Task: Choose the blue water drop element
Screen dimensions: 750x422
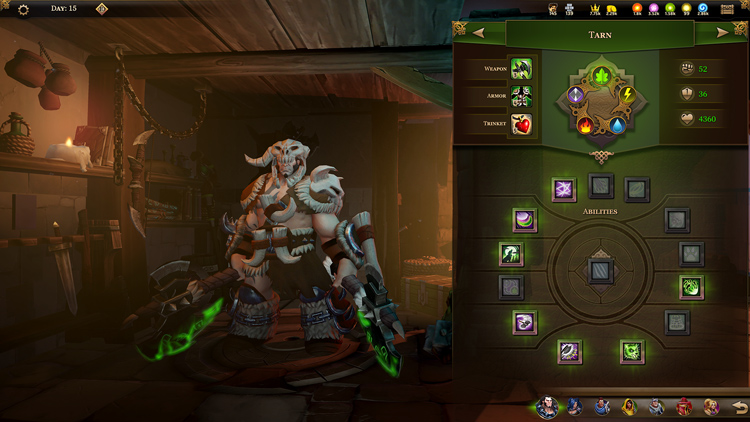Action: tap(619, 126)
